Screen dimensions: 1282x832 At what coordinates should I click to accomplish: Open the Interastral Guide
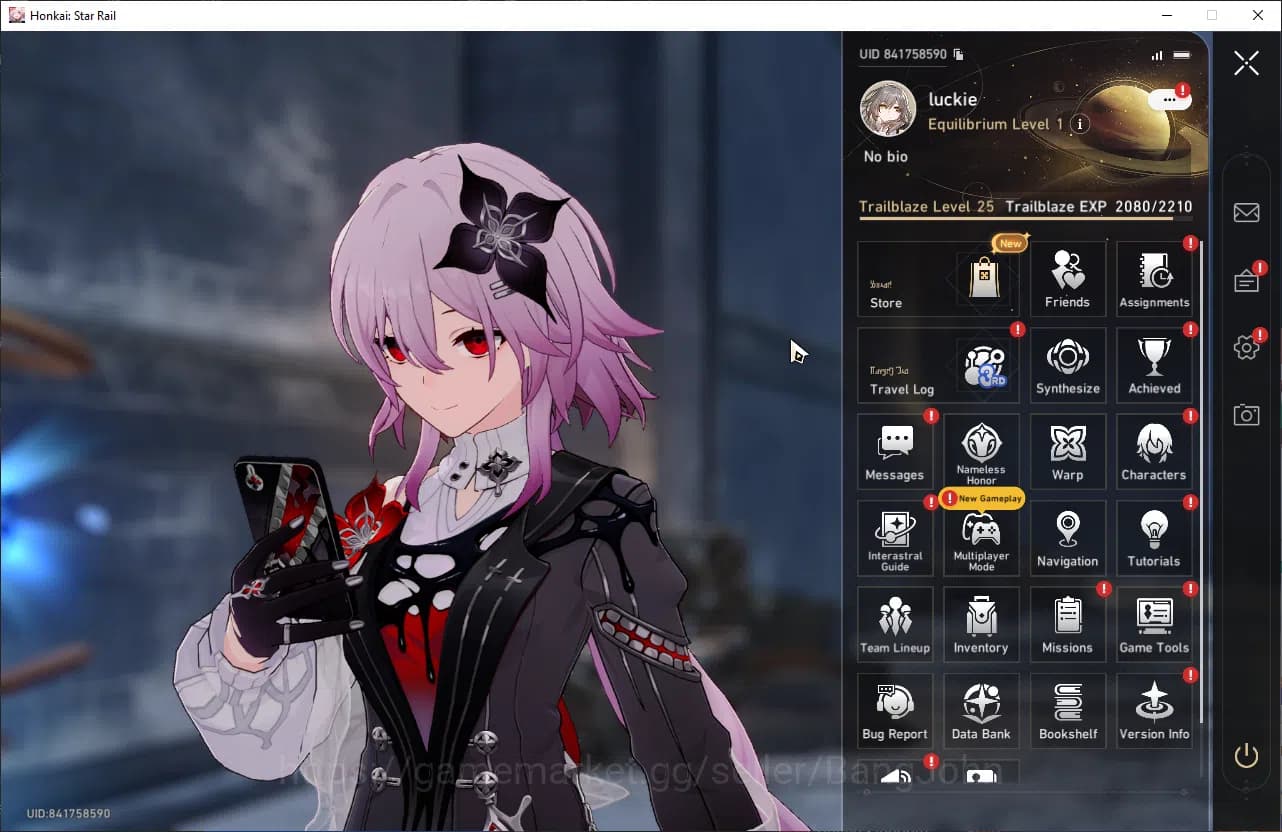pyautogui.click(x=894, y=538)
